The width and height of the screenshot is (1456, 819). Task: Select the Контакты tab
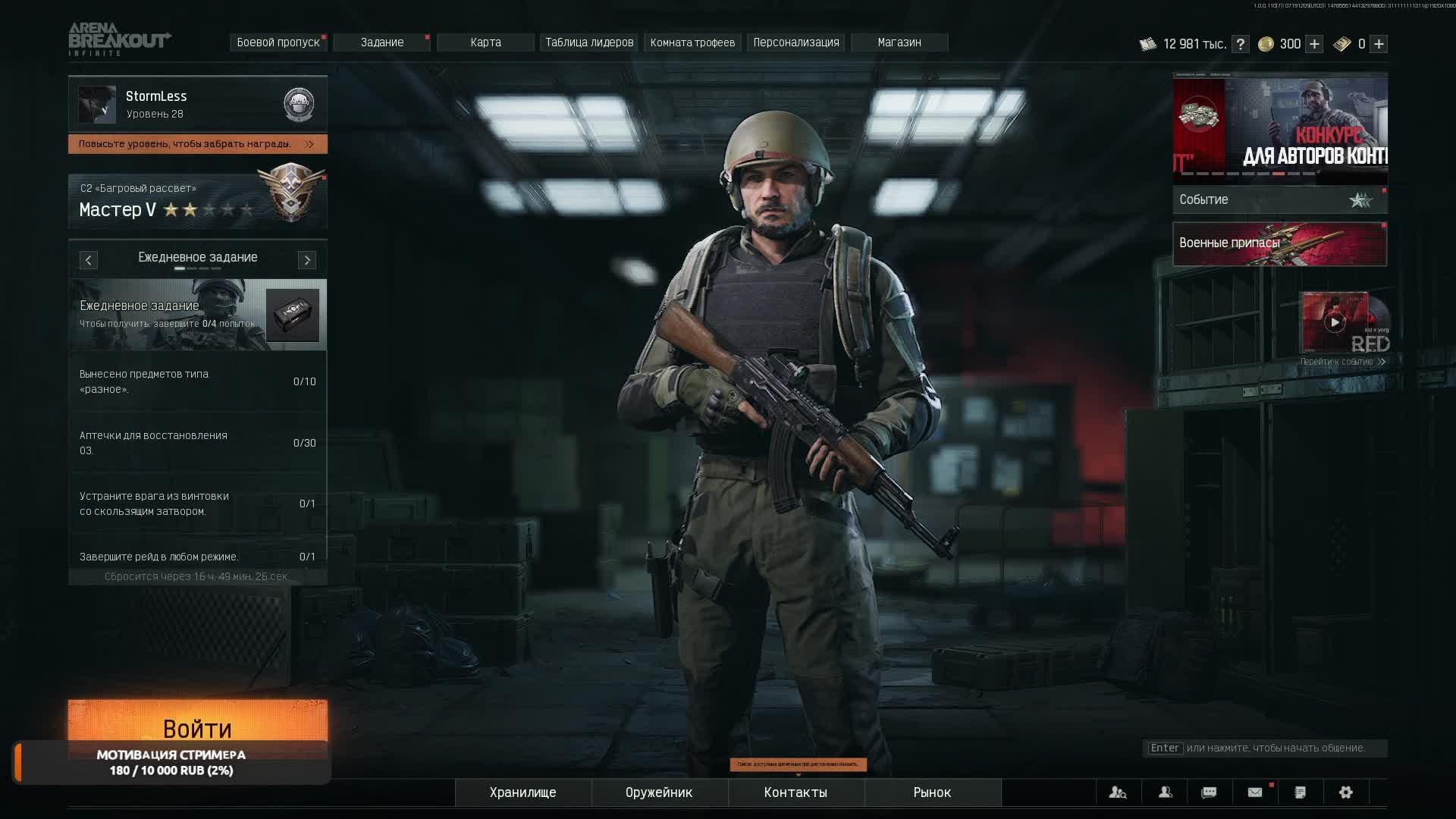pos(795,792)
